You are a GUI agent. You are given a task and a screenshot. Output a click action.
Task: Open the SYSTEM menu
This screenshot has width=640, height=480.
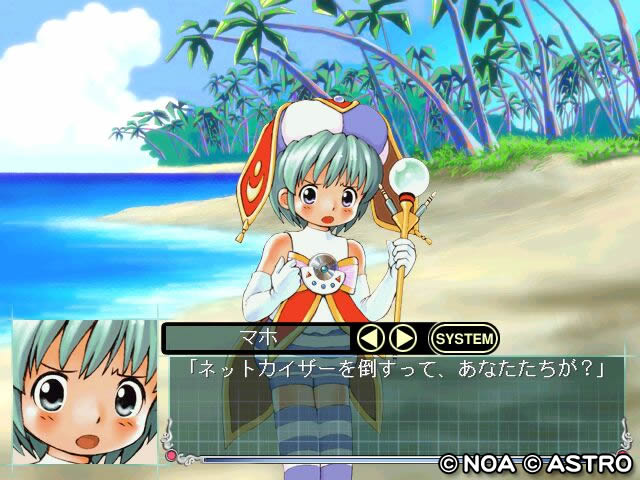point(464,338)
